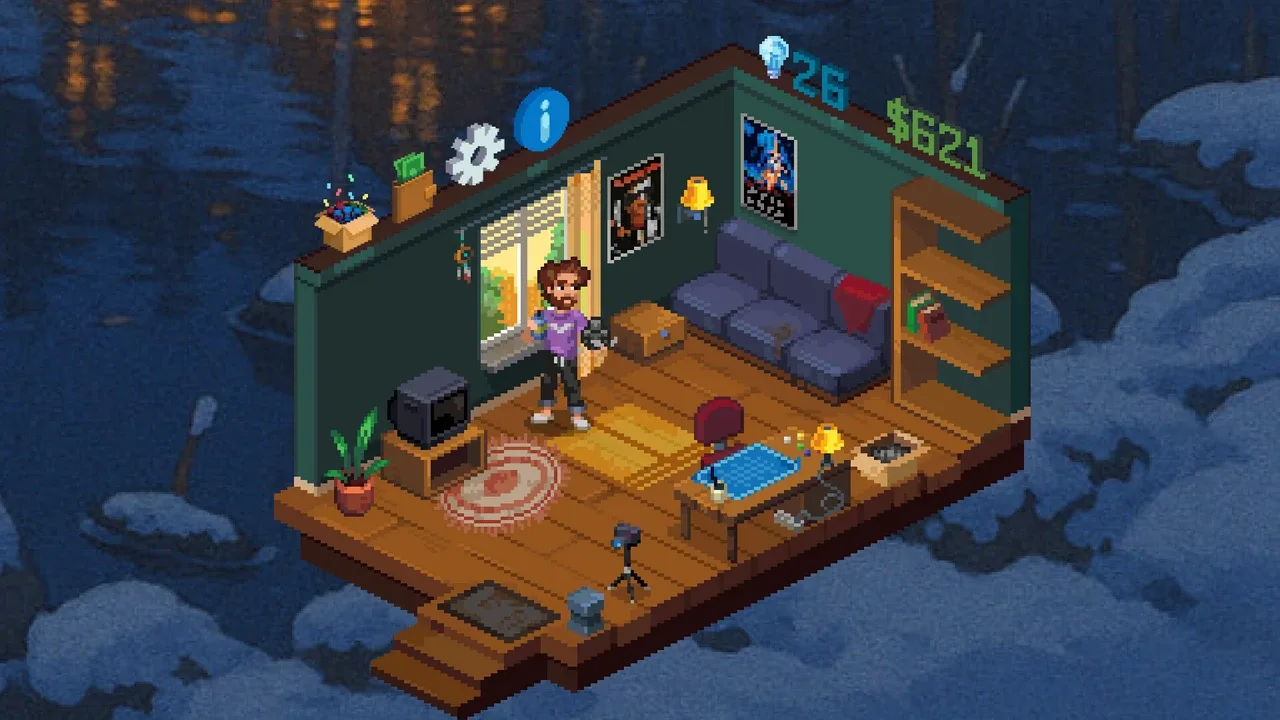The width and height of the screenshot is (1280, 720).
Task: Show info via the blue i icon
Action: tap(541, 119)
